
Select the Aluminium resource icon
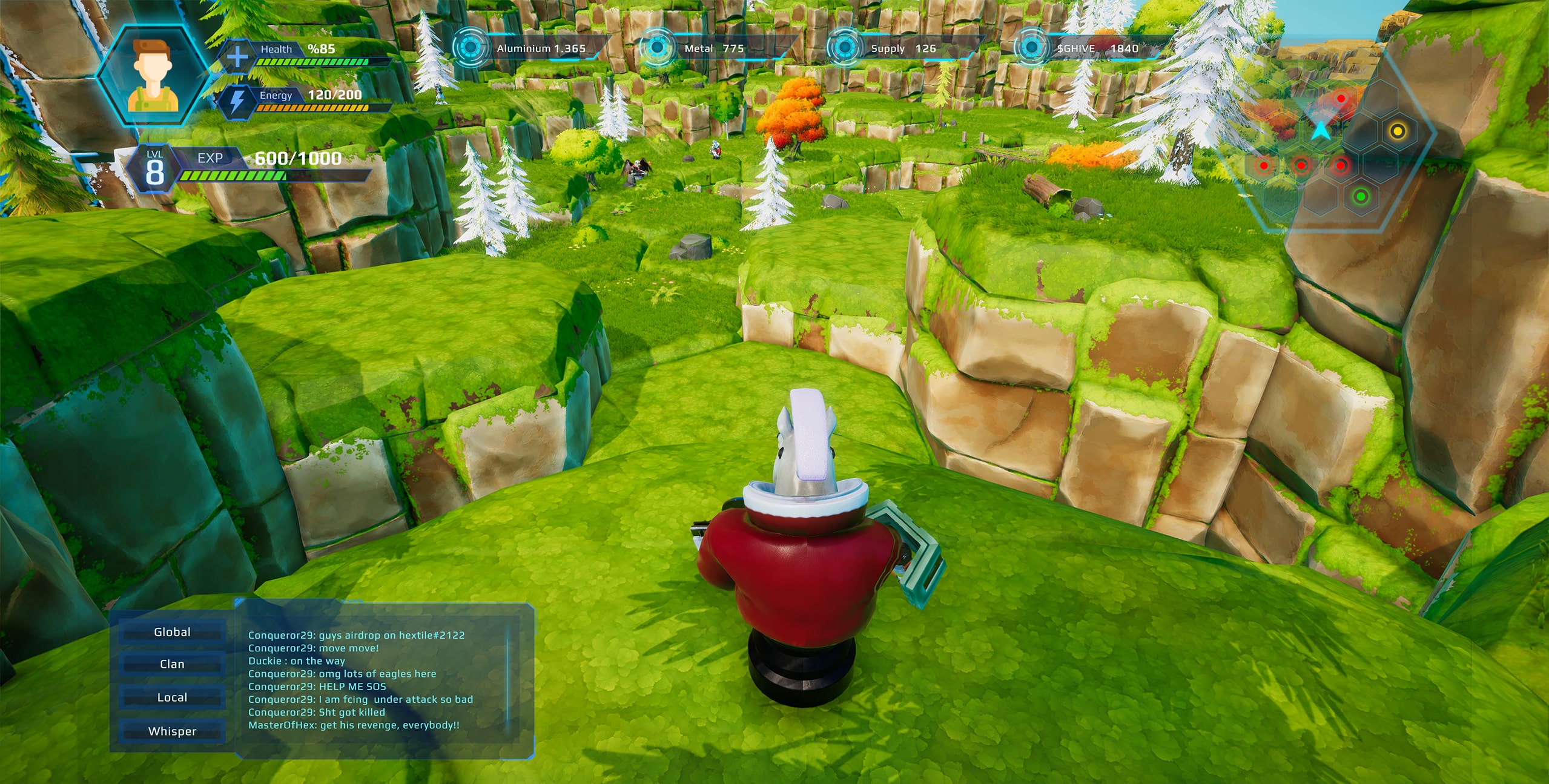click(470, 47)
